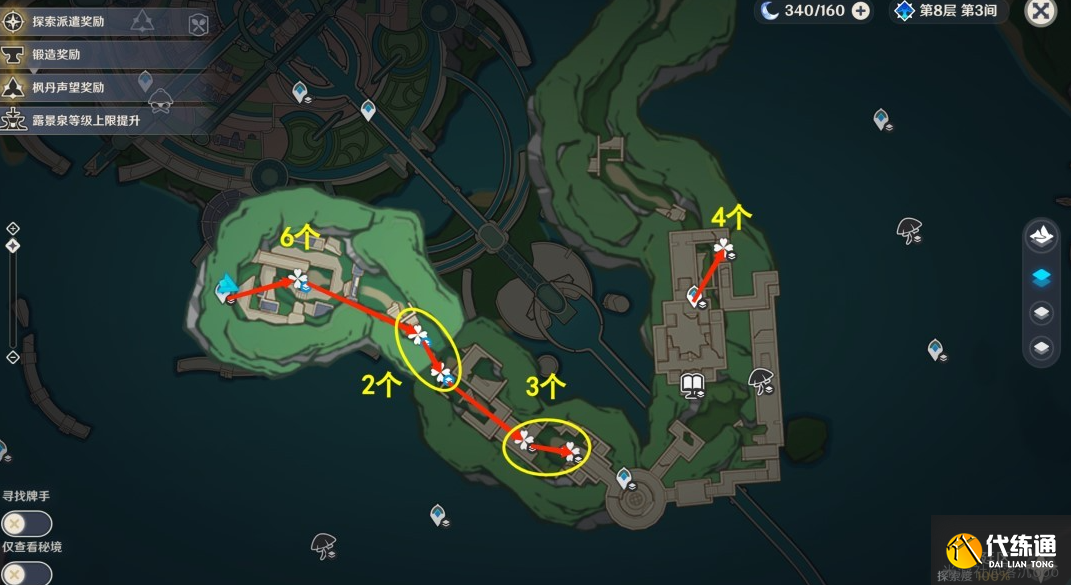Click the map zoom-out minus button
The image size is (1071, 585).
pos(12,357)
